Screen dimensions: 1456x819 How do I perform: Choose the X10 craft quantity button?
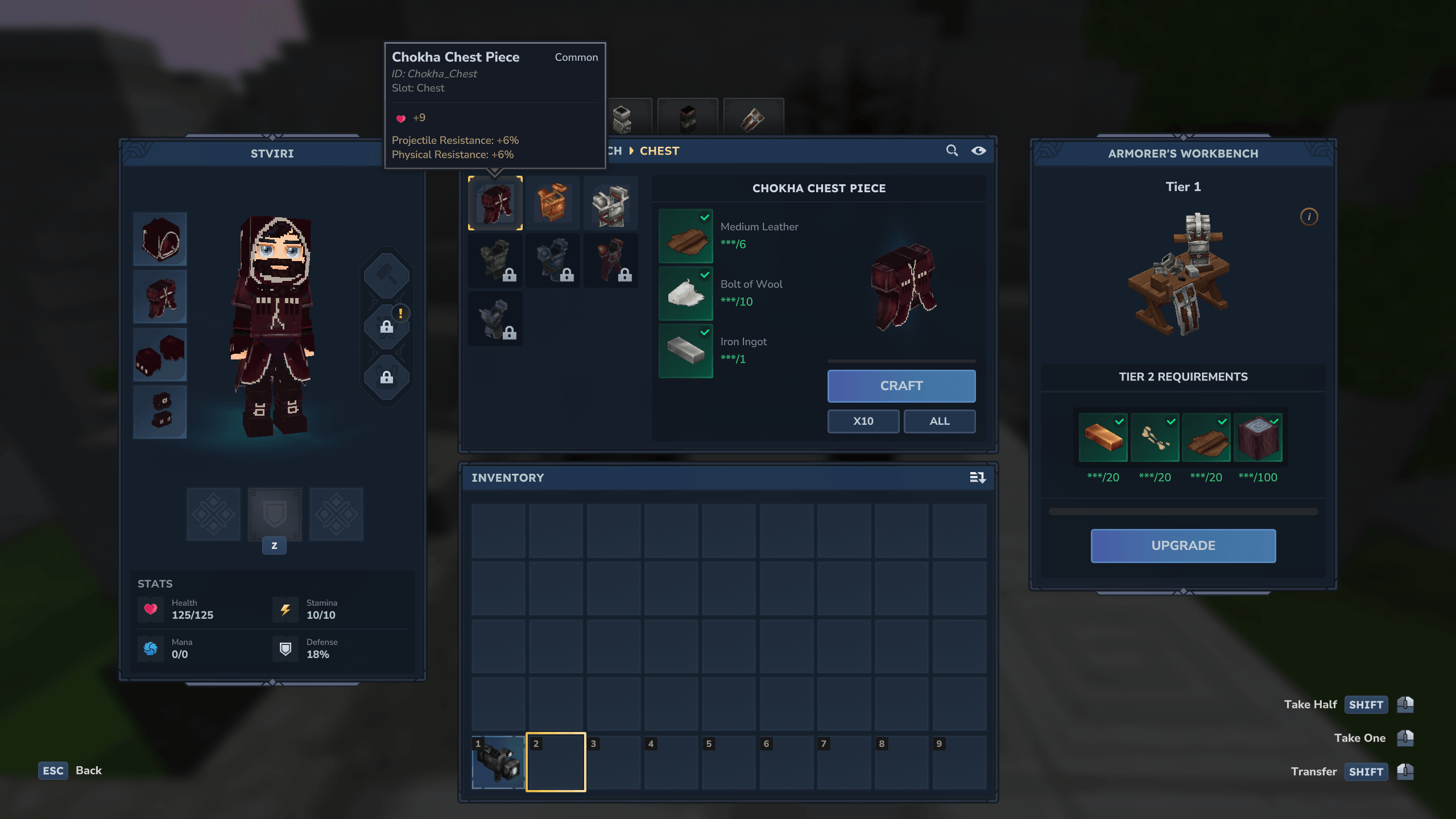[x=863, y=421]
